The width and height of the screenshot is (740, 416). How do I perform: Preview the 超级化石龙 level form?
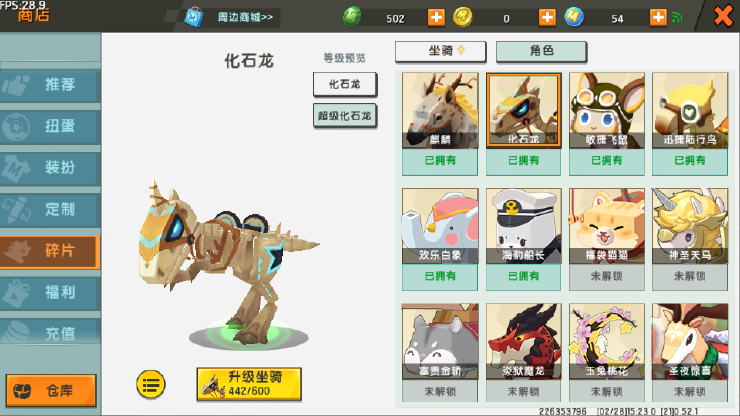tap(345, 116)
